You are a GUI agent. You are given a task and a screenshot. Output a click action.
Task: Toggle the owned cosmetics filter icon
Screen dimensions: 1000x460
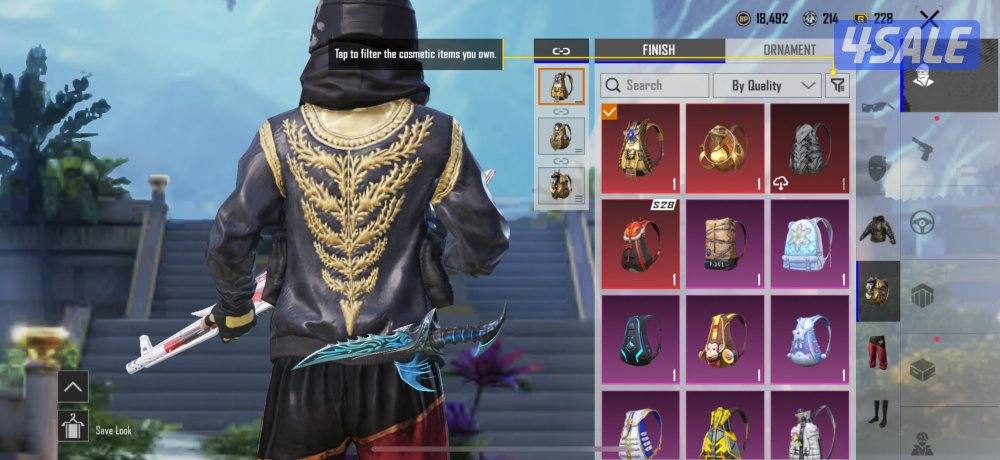(x=836, y=86)
